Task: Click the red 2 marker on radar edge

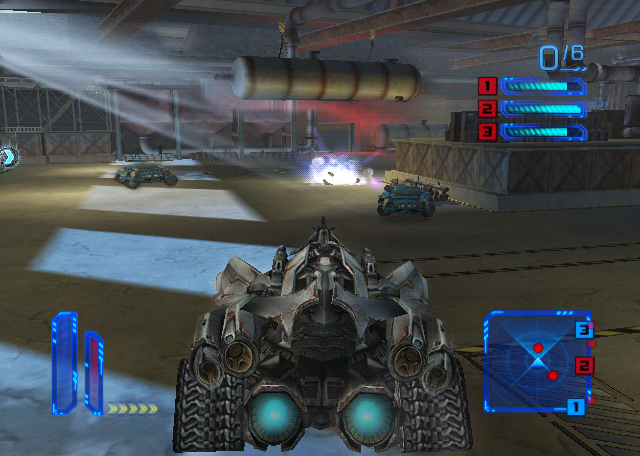Action: pos(585,365)
